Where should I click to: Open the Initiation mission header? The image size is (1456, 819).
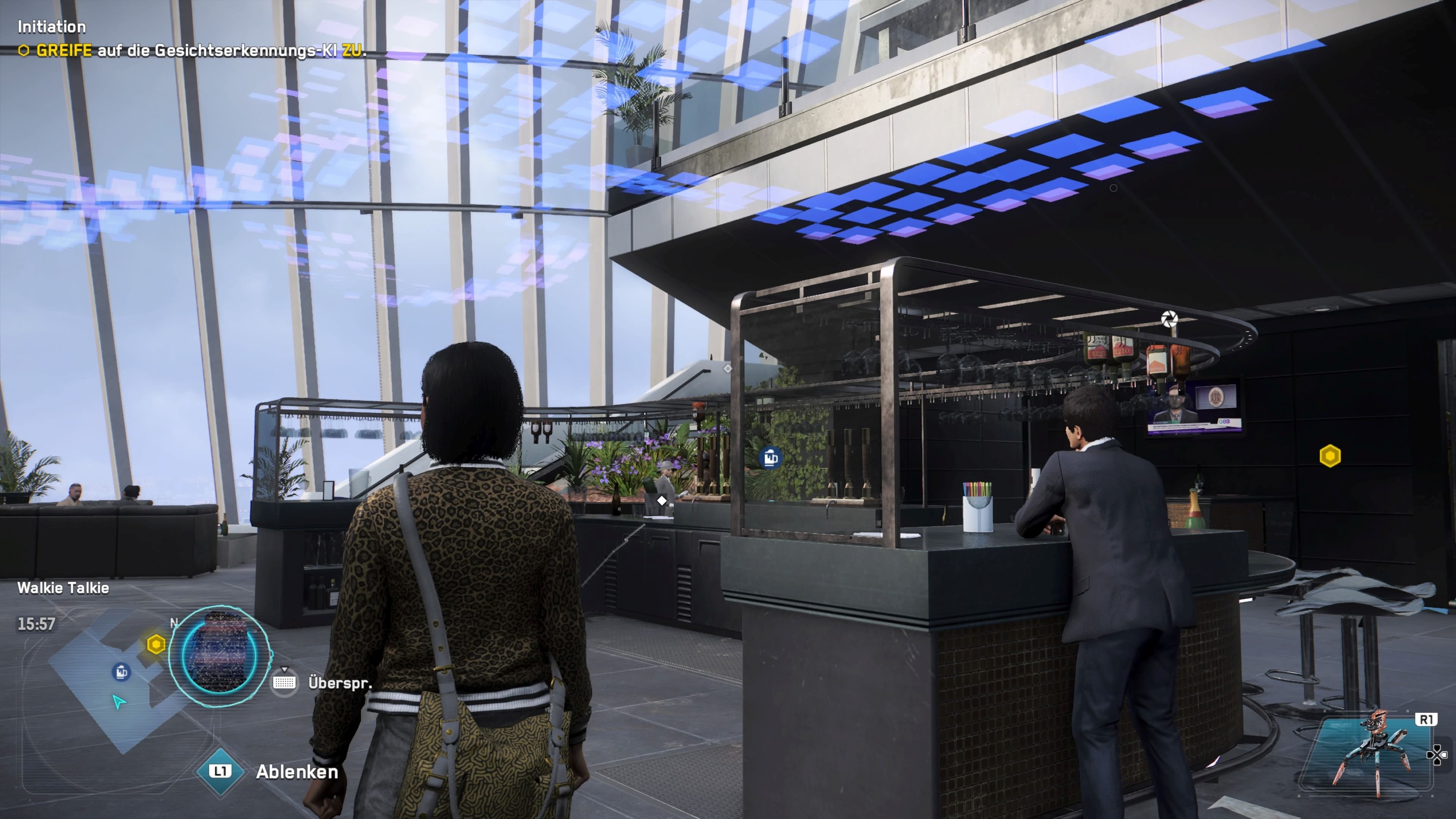(52, 27)
